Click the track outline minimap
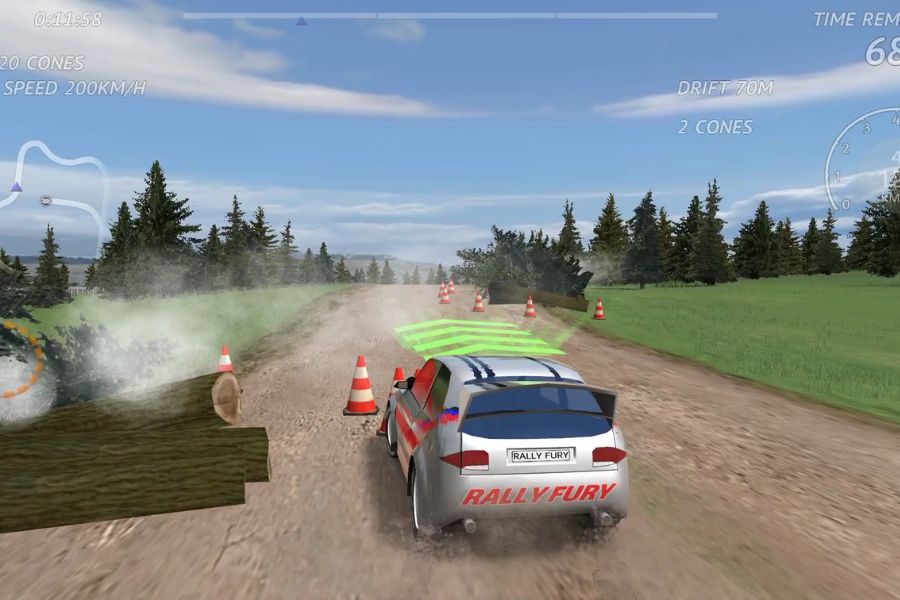The height and width of the screenshot is (600, 900). coord(55,190)
